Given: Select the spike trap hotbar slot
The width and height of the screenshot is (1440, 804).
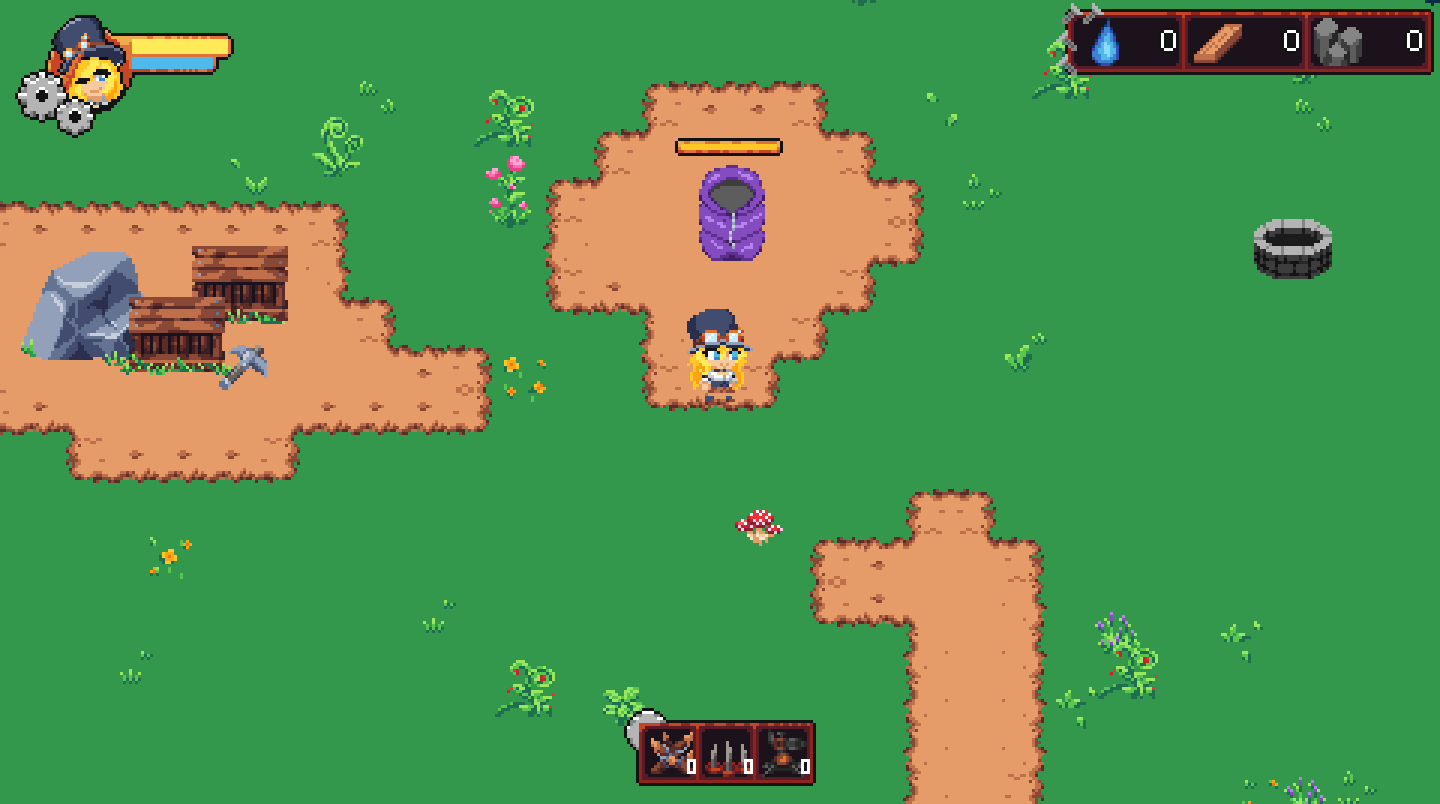Looking at the screenshot, I should click(723, 755).
